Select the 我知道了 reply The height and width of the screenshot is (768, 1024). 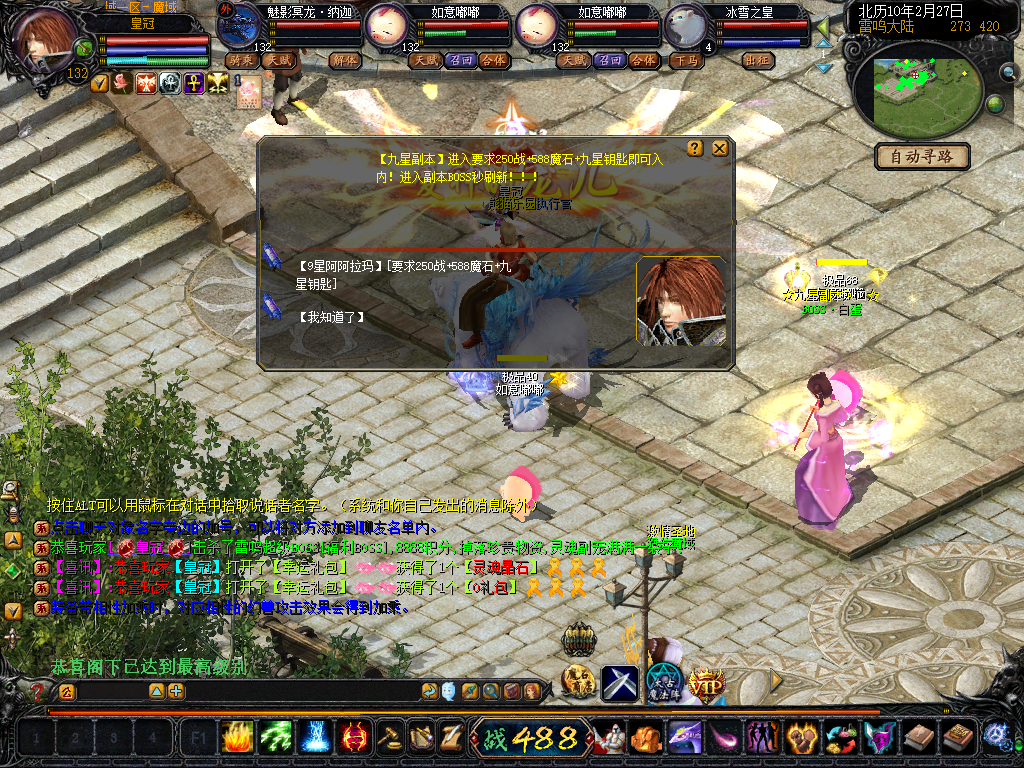pyautogui.click(x=331, y=317)
